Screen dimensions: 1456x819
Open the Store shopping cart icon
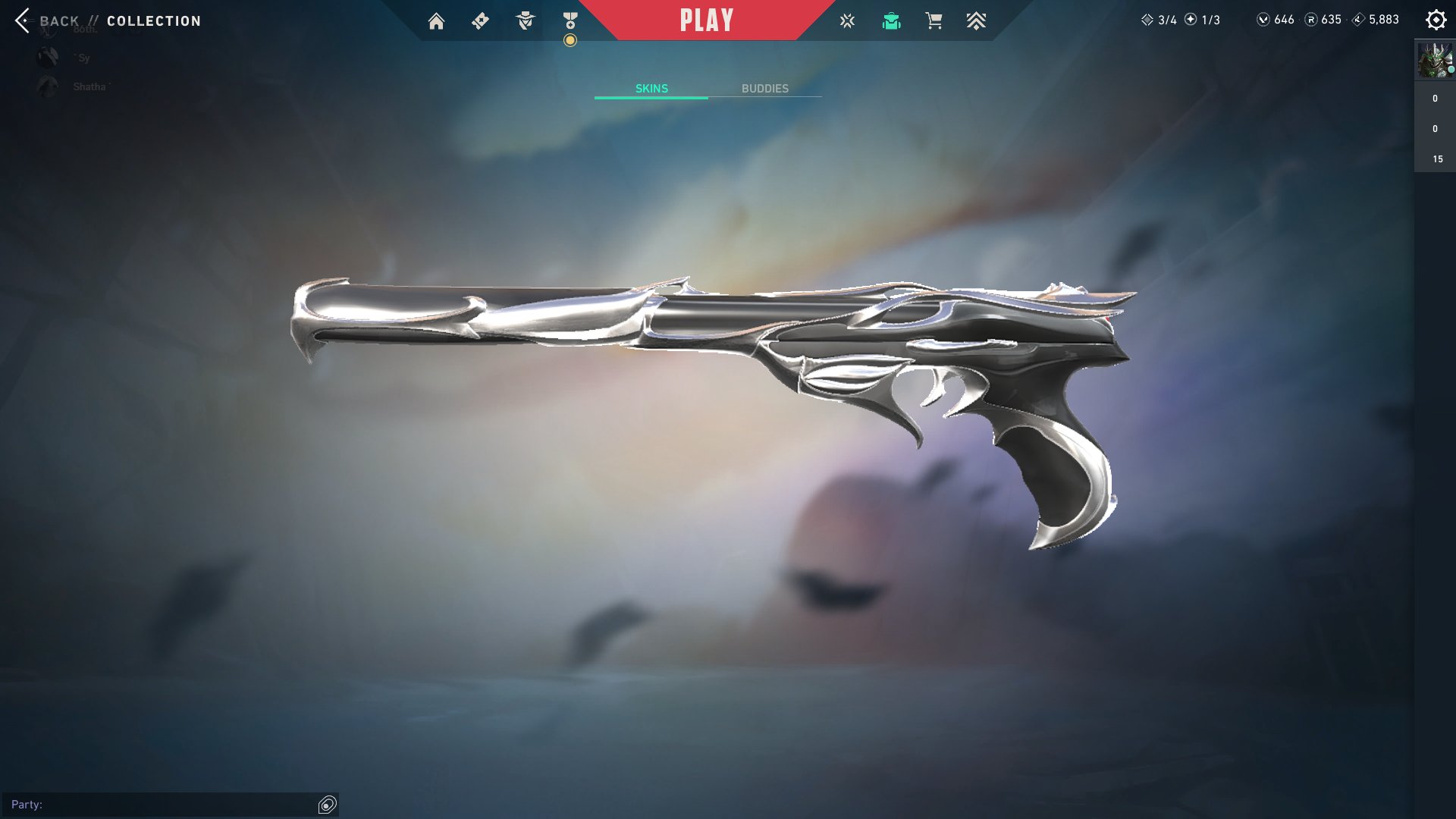click(934, 21)
